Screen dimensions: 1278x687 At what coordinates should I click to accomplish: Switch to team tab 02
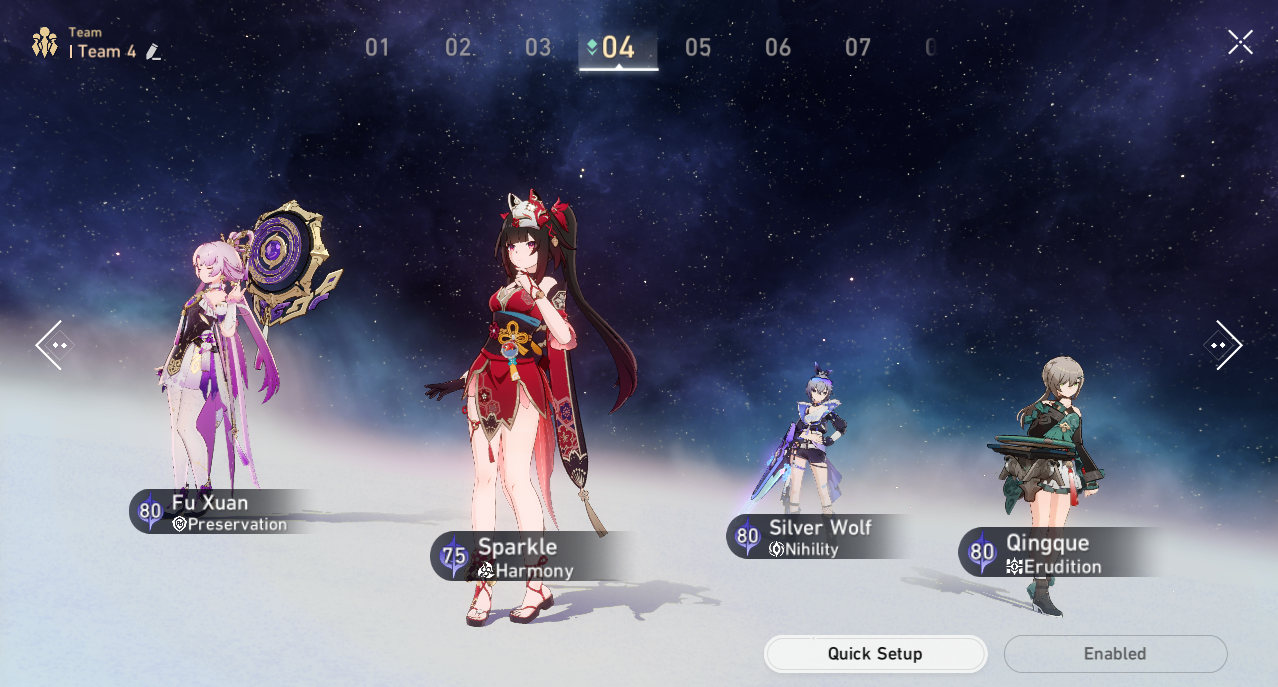point(459,47)
